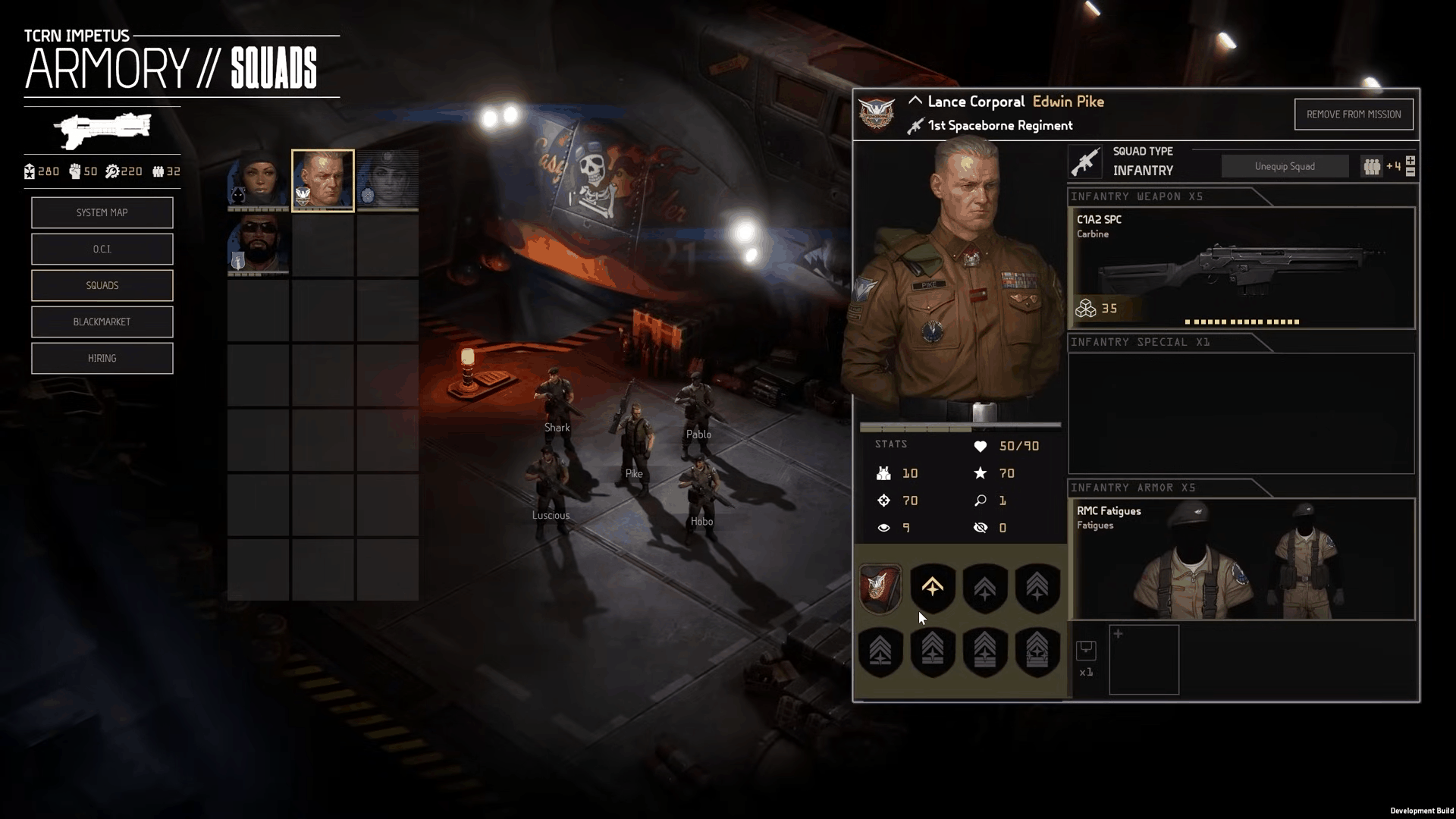The width and height of the screenshot is (1456, 819).
Task: Select the bearded sunglasses squad leader portrait
Action: tap(258, 244)
